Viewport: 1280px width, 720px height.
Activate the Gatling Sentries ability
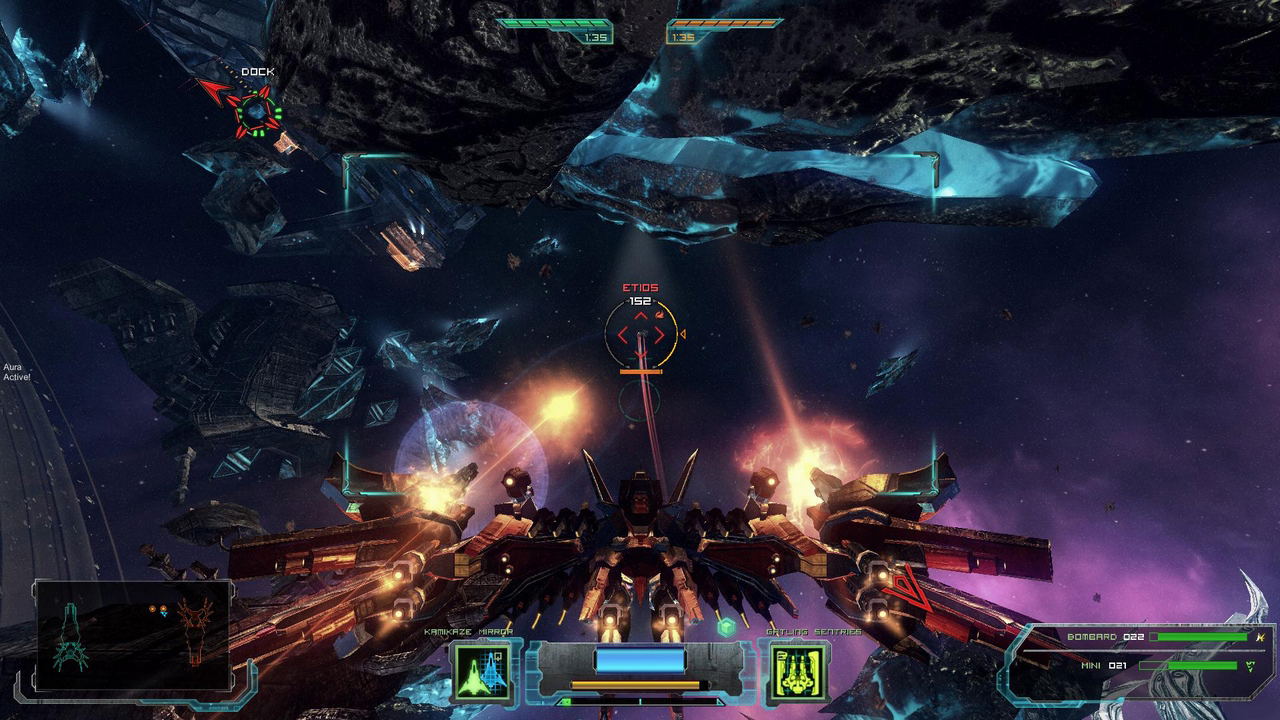tap(797, 671)
